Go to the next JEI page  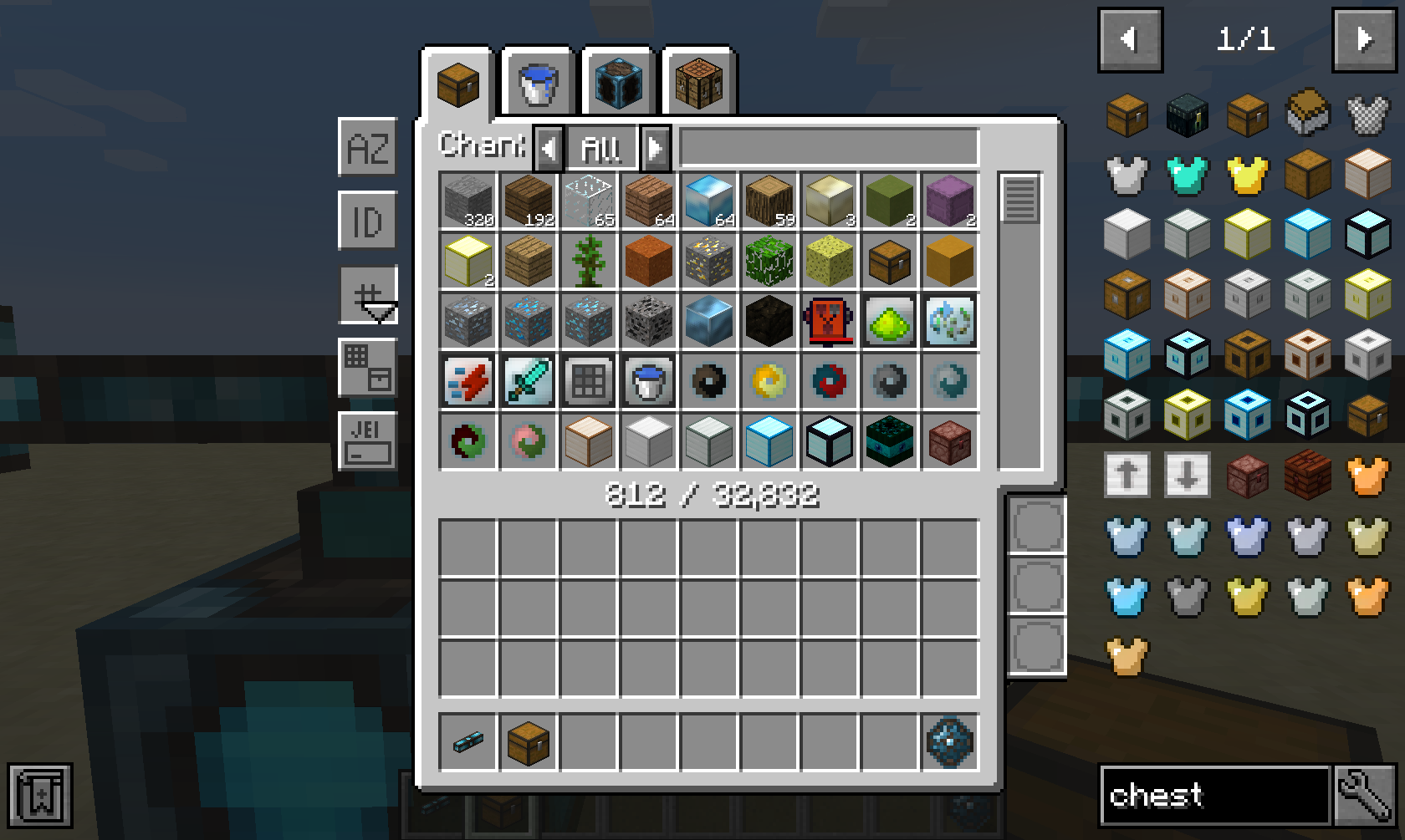[x=1365, y=39]
